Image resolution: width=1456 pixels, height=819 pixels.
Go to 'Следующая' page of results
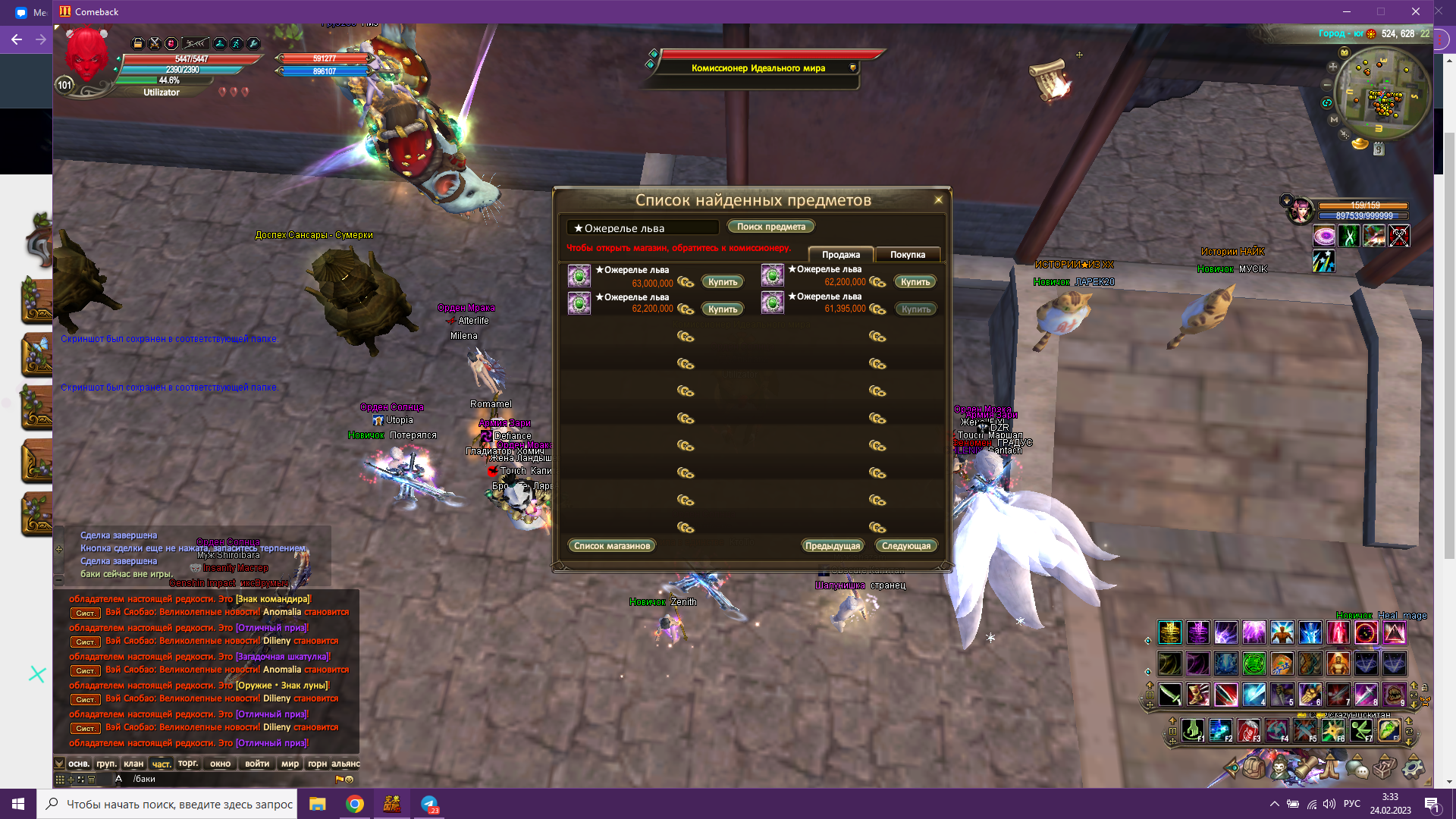coord(905,546)
